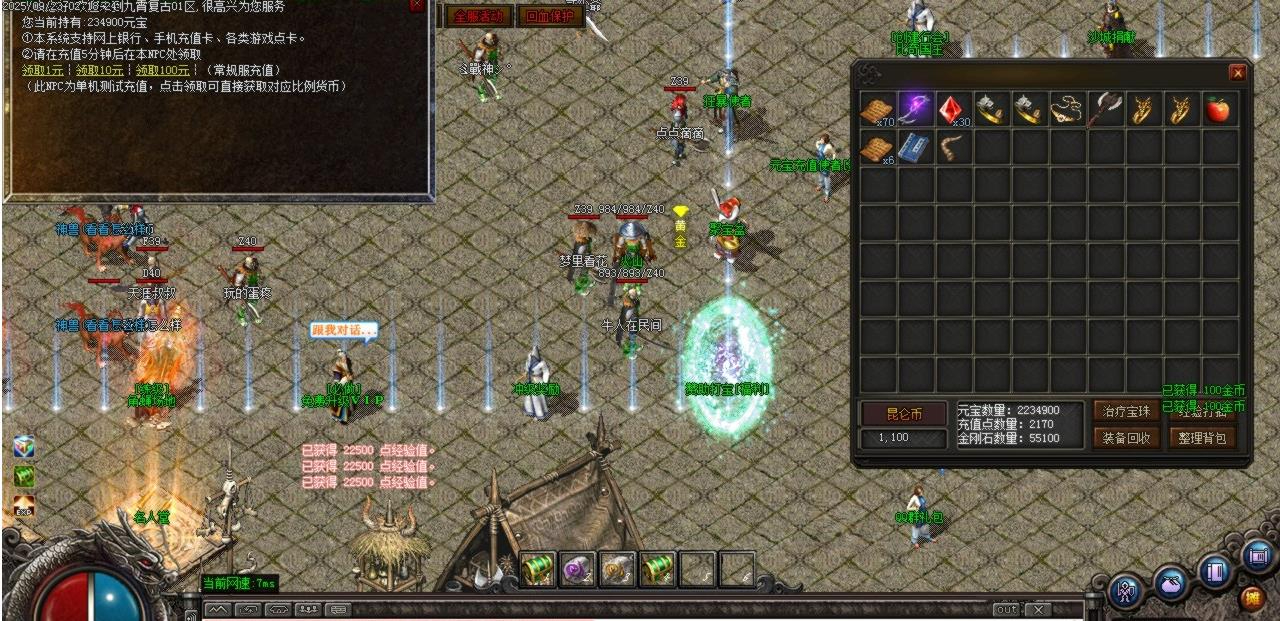Click the gold necklace in the bag
The height and width of the screenshot is (621, 1280).
[x=1068, y=109]
